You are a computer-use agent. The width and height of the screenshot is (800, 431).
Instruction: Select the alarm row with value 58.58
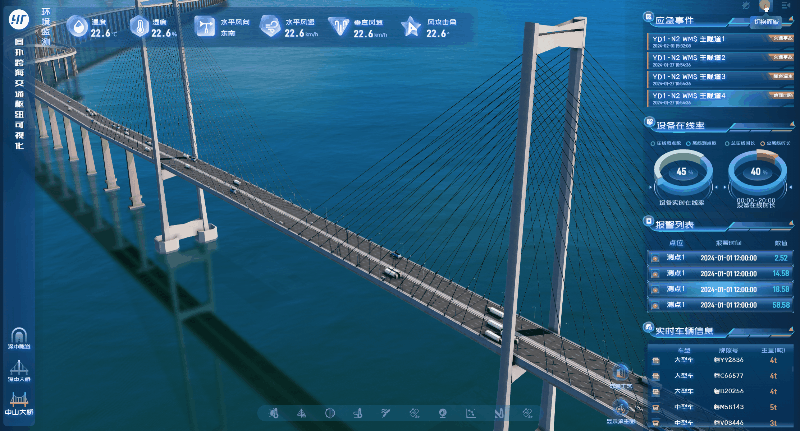click(720, 304)
